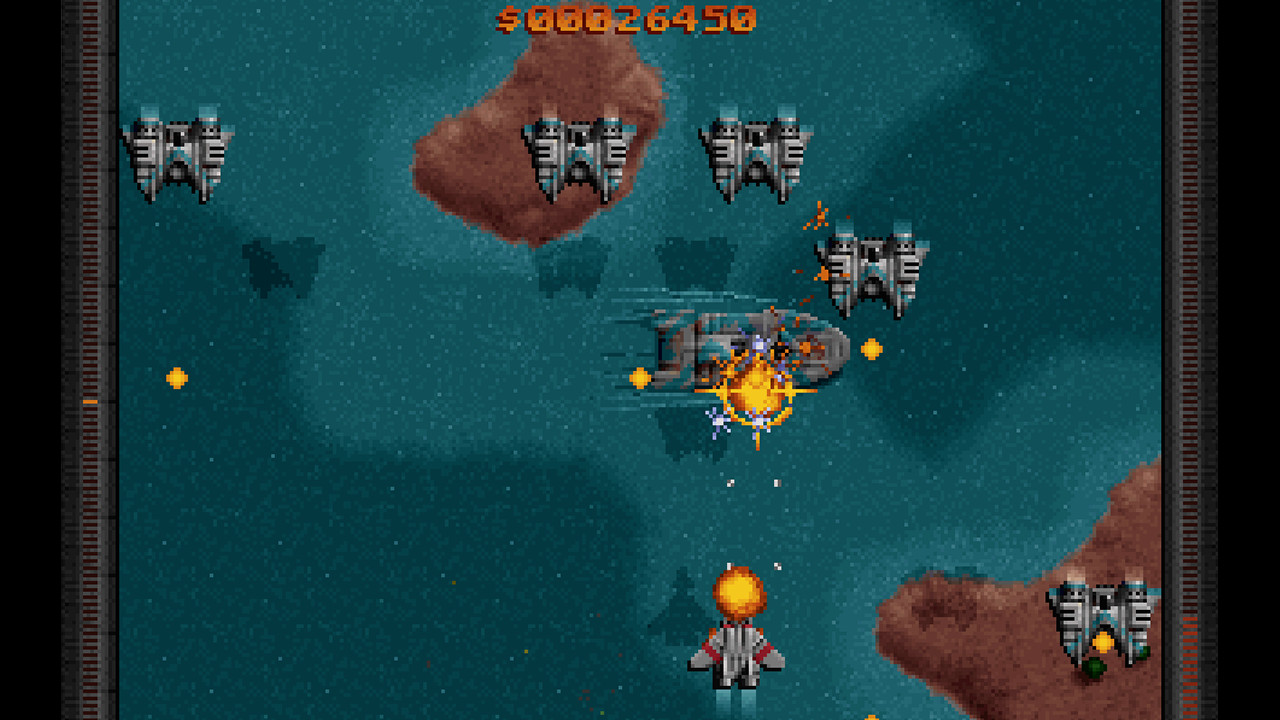
Task: Click the right metal border rail
Action: click(1190, 360)
